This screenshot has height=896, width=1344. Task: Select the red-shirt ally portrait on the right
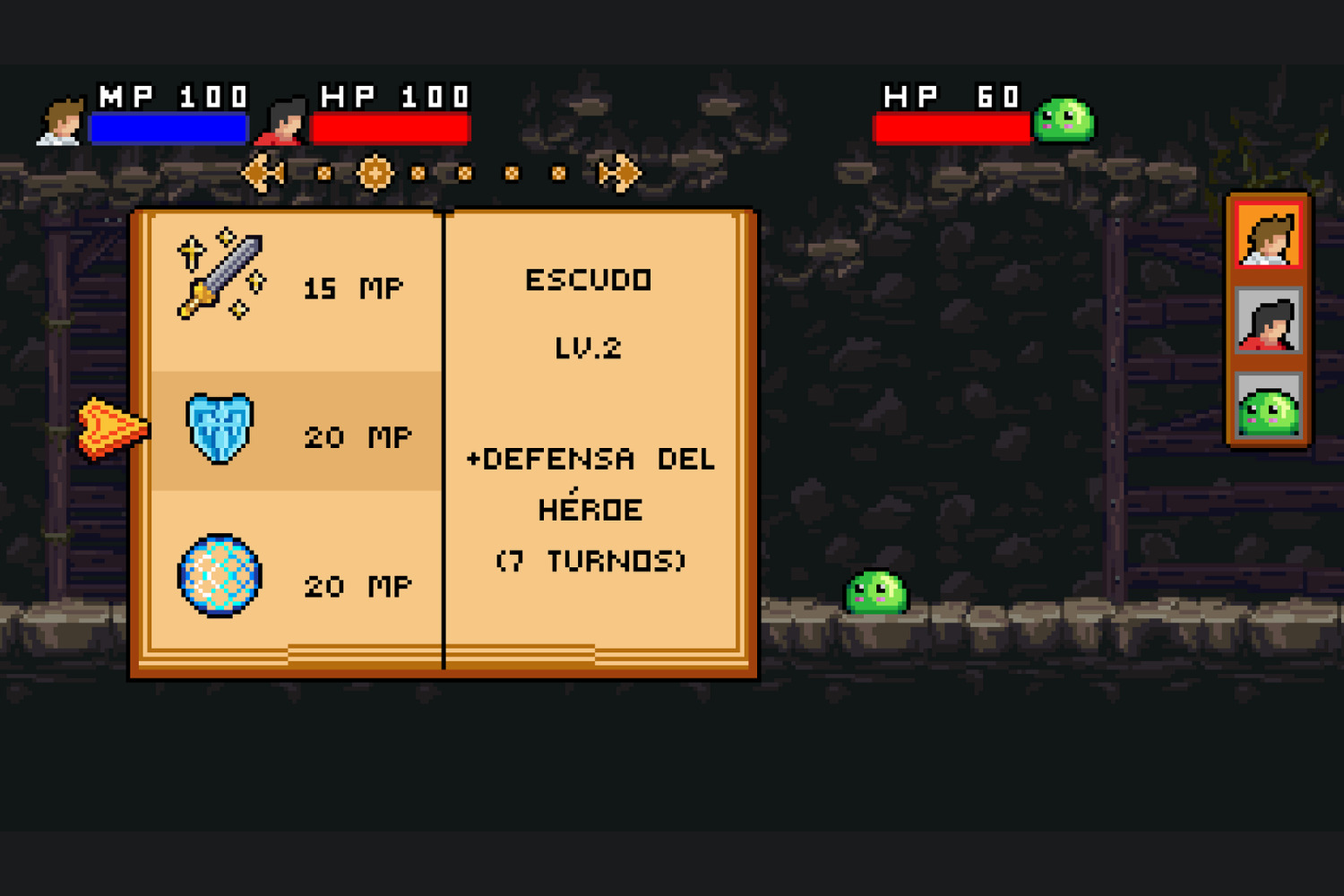point(1269,323)
